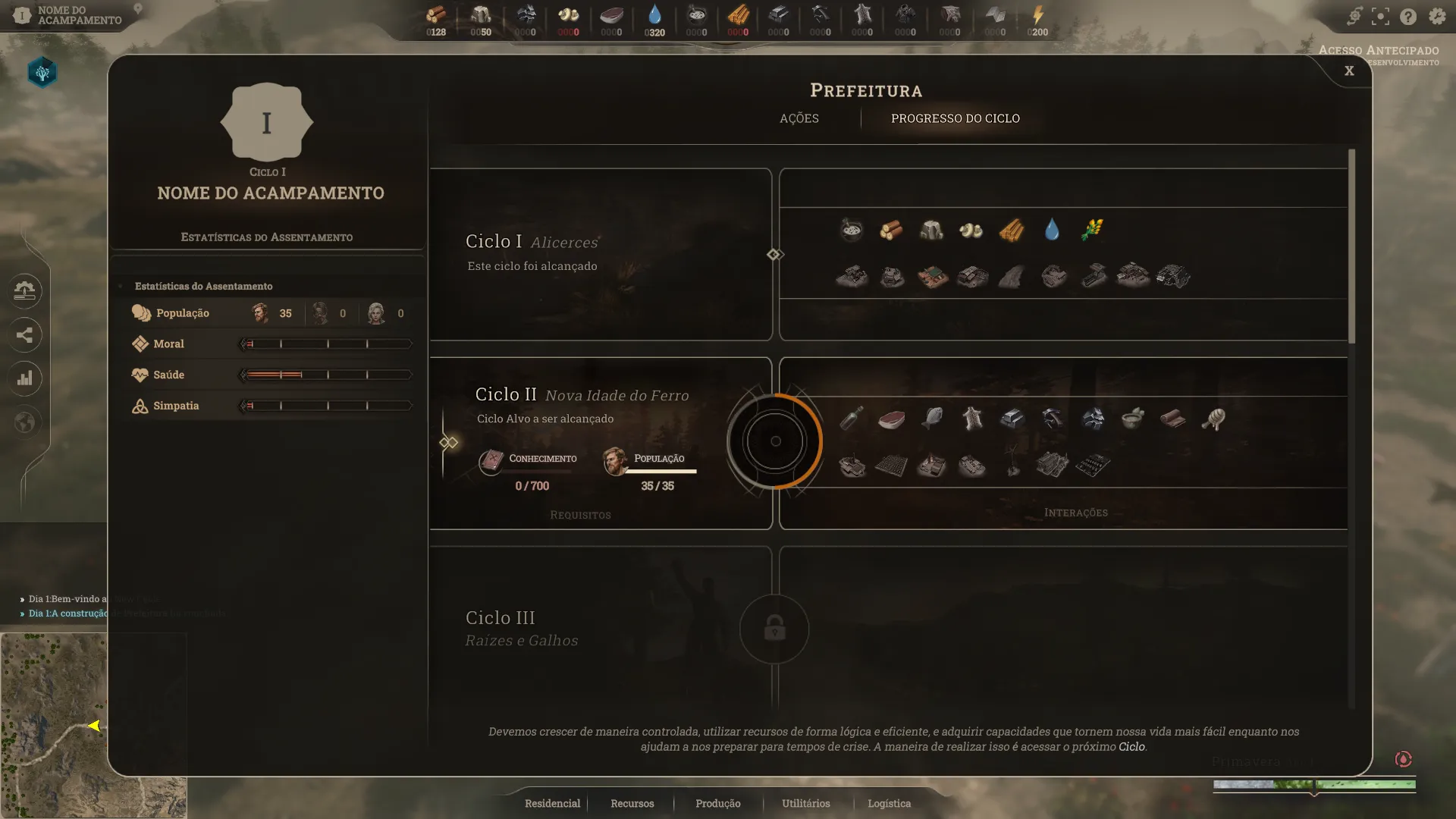Open the Recursos build category
Viewport: 1456px width, 819px height.
pyautogui.click(x=632, y=803)
